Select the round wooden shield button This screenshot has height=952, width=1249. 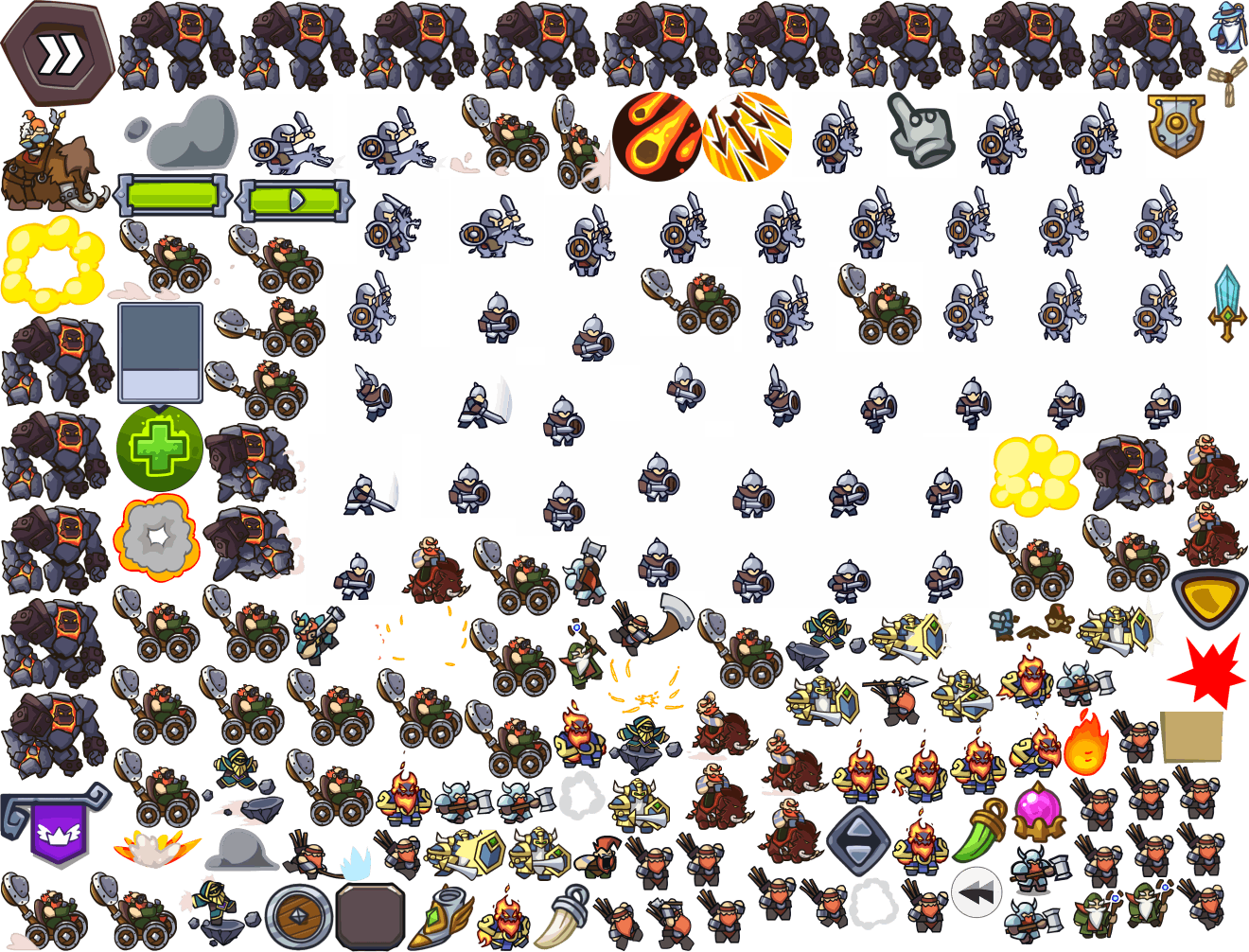299,916
